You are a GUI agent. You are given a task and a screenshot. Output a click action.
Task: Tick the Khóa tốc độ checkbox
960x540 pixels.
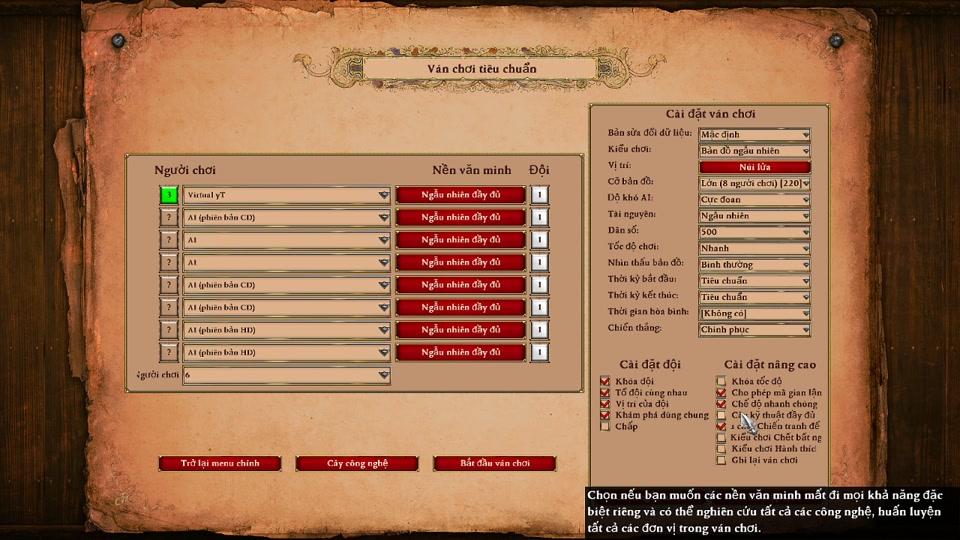[x=721, y=381]
